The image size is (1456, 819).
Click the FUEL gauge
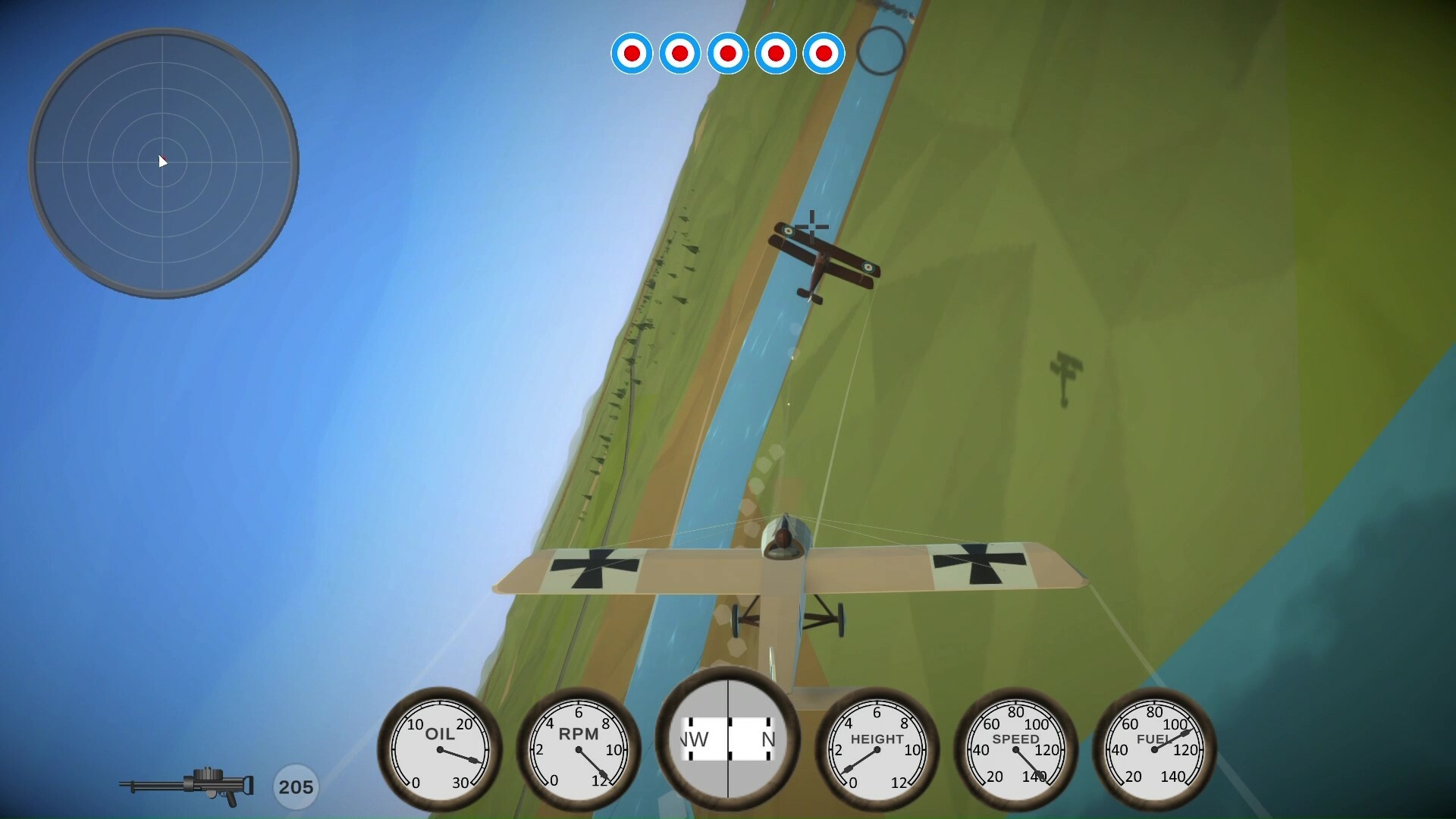tap(1156, 748)
